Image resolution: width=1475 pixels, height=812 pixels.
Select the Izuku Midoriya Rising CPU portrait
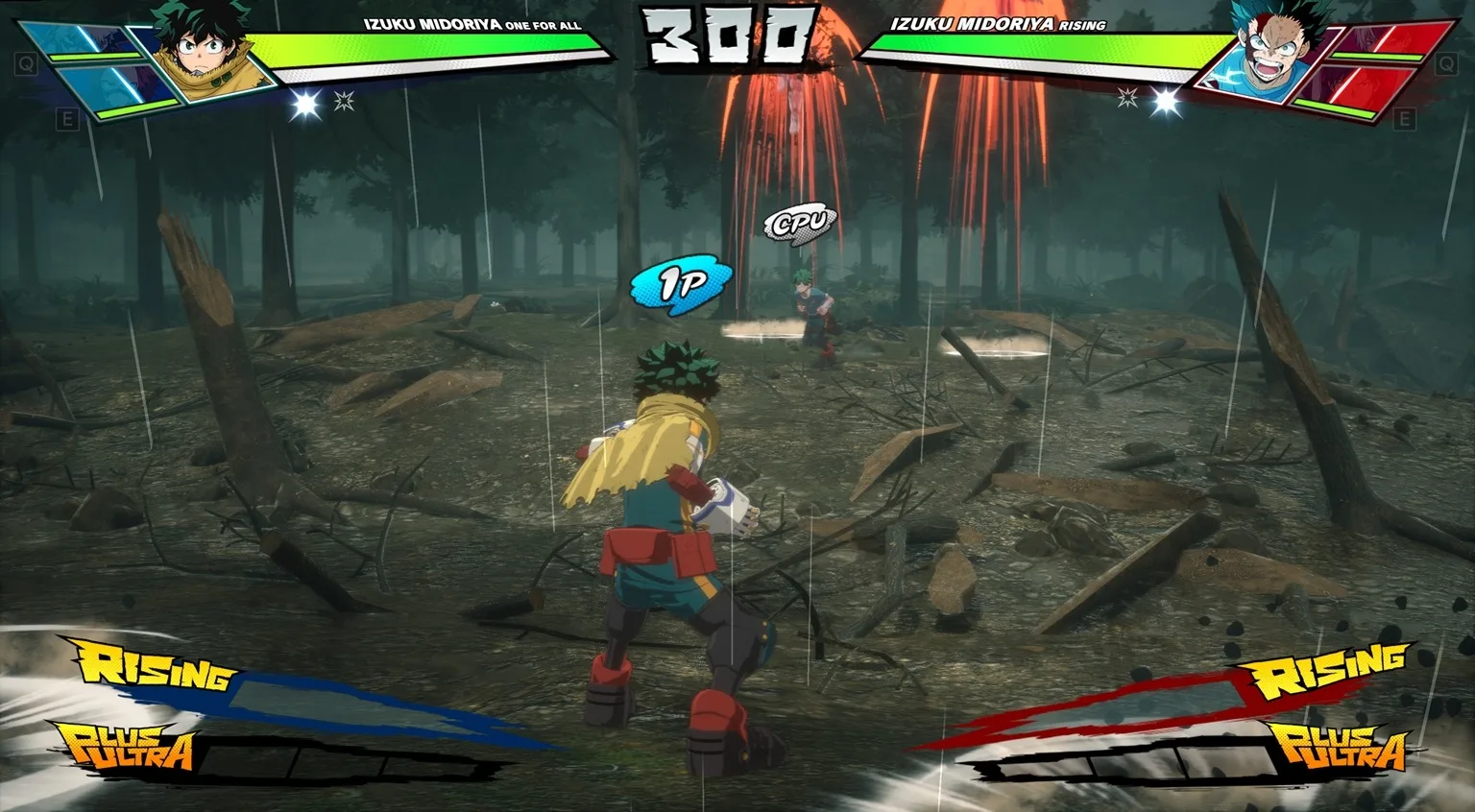click(1269, 53)
